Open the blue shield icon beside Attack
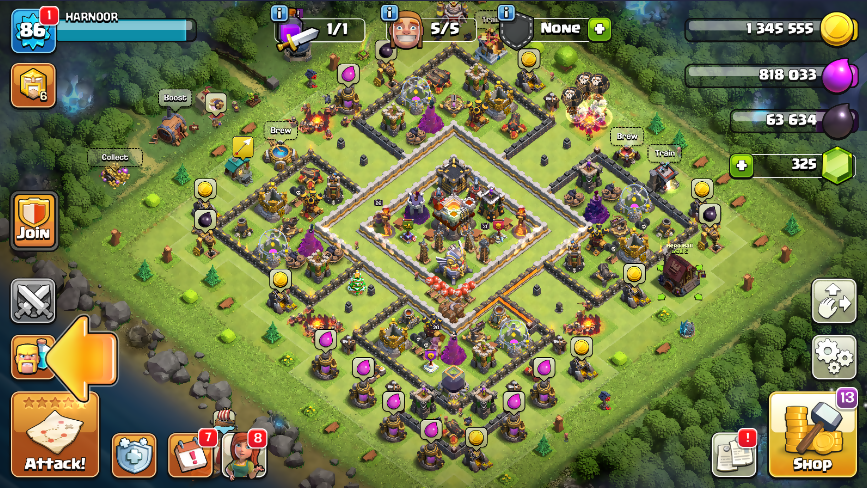 pos(134,455)
